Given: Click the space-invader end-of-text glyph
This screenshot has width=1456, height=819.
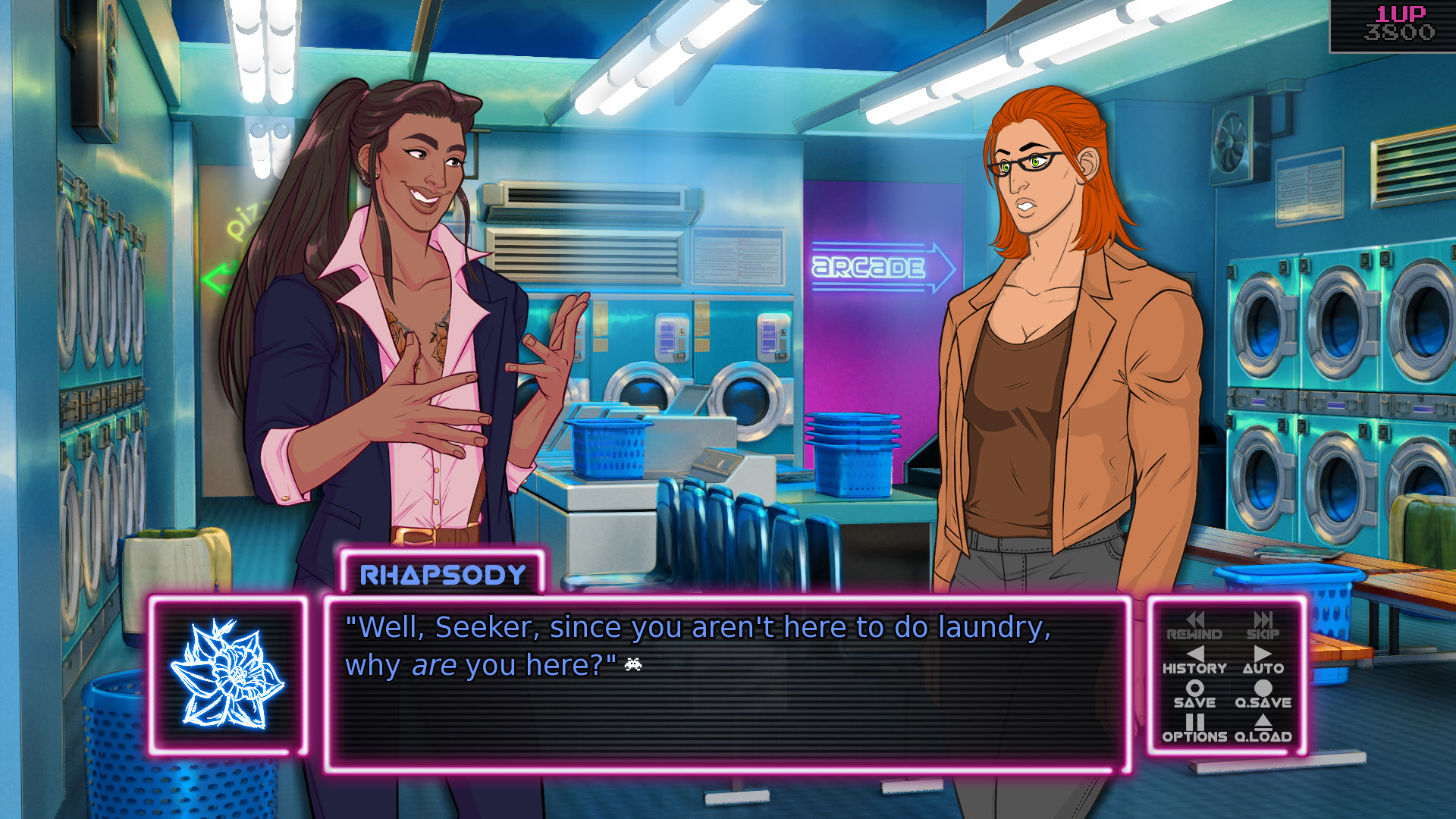Looking at the screenshot, I should 632,666.
